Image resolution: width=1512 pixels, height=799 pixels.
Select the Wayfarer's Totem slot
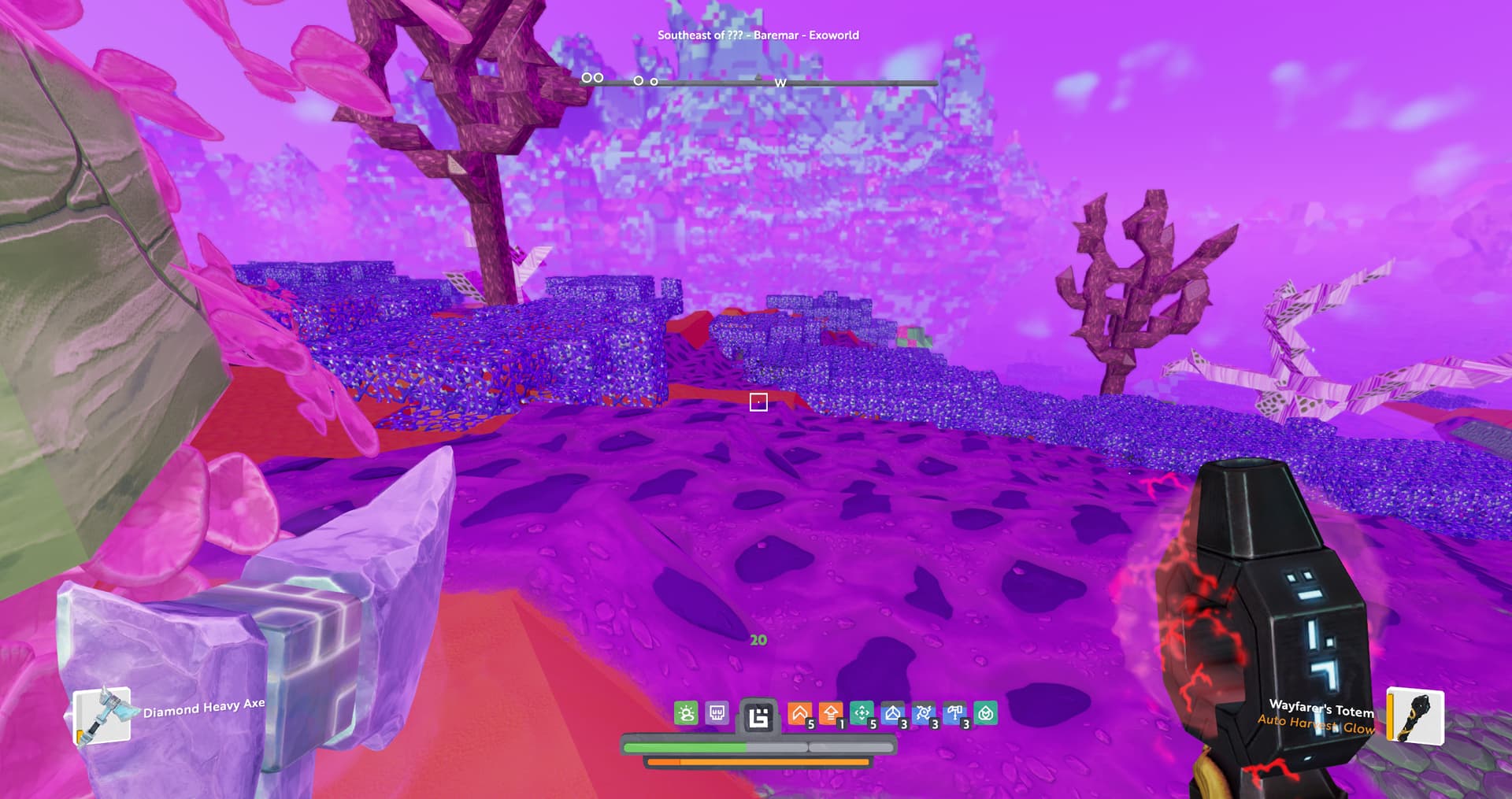(x=1415, y=716)
